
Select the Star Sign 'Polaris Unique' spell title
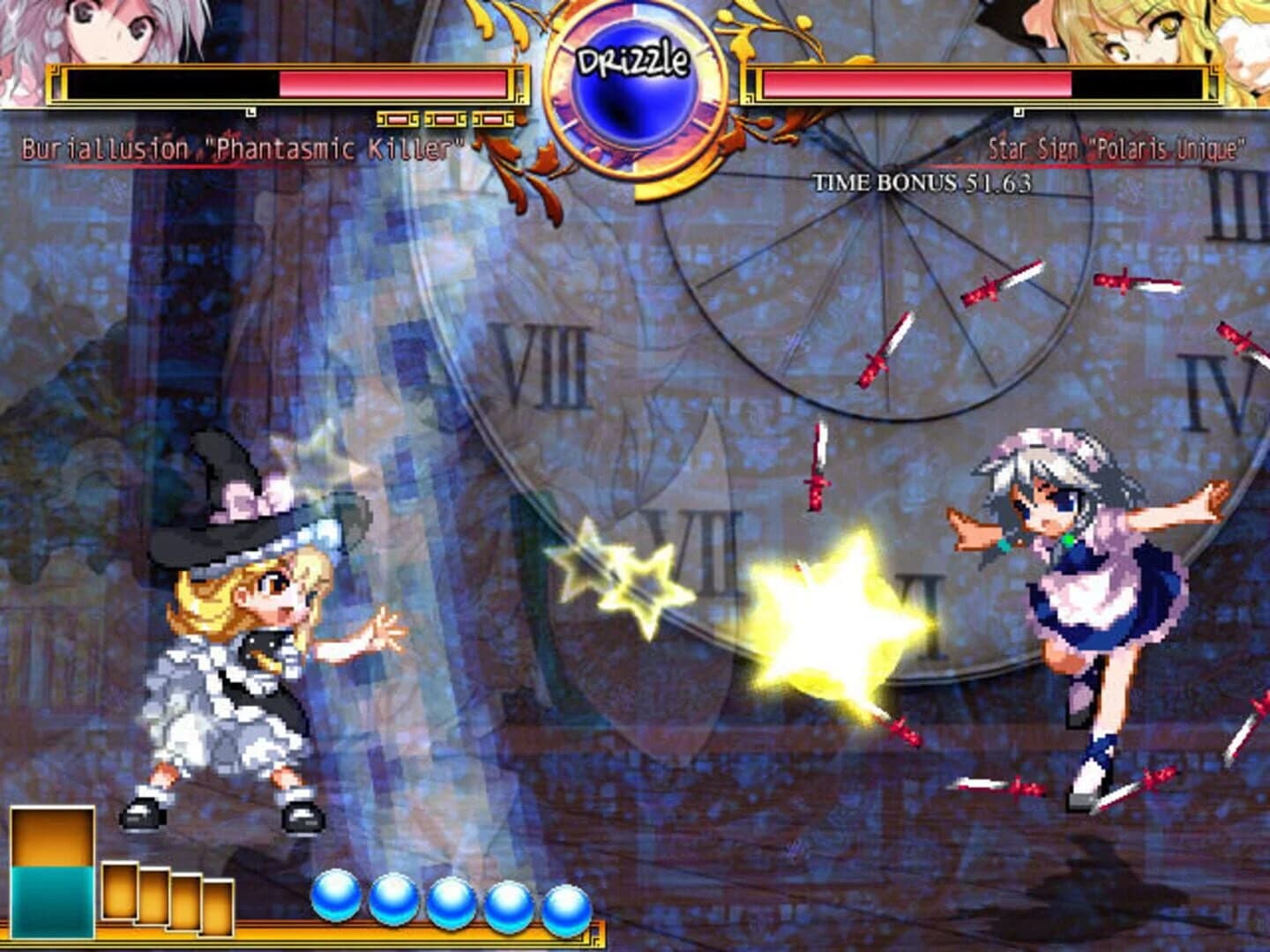coord(1116,146)
